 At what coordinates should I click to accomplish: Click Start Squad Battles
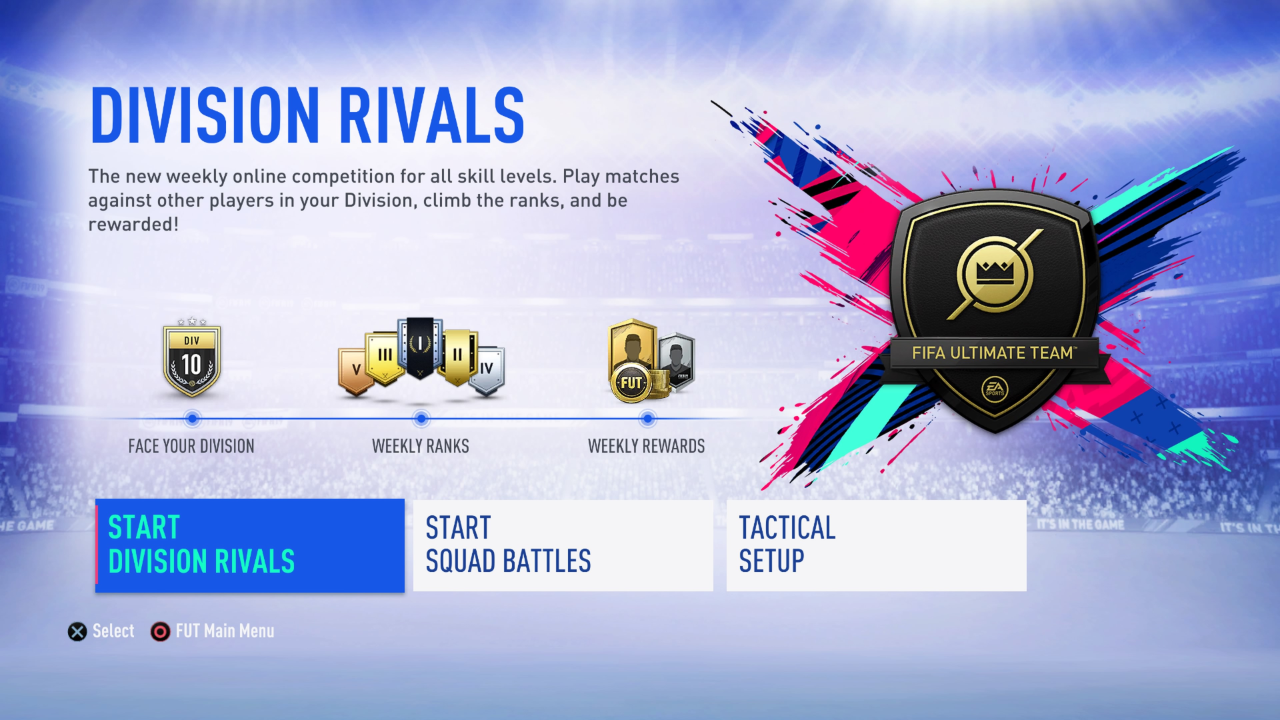coord(562,544)
